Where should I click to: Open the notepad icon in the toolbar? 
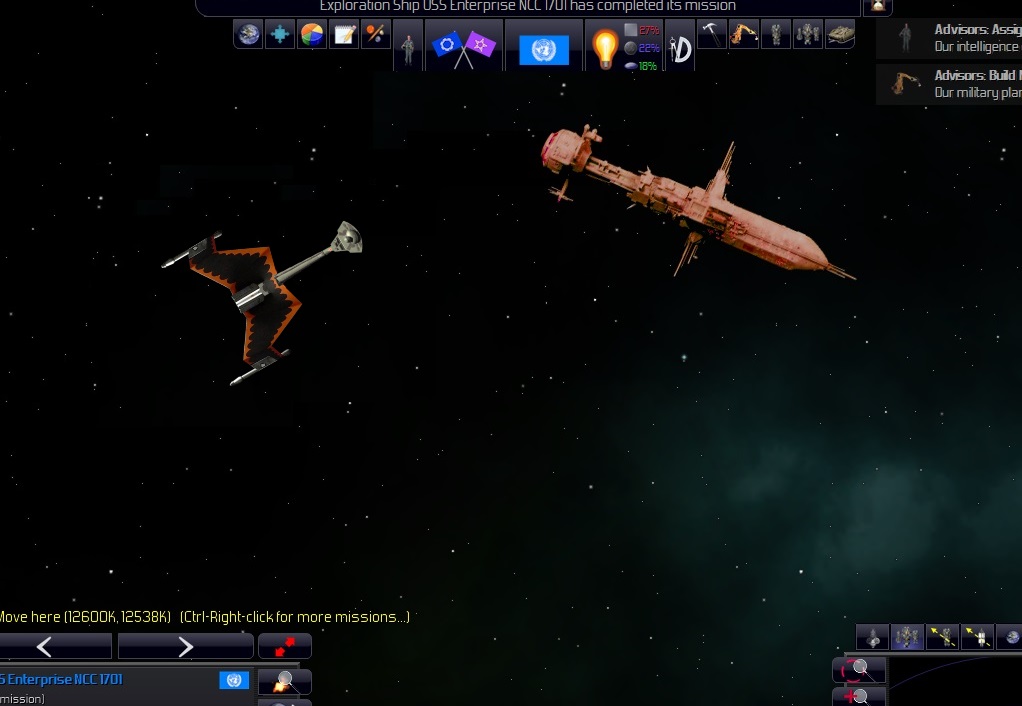click(344, 35)
